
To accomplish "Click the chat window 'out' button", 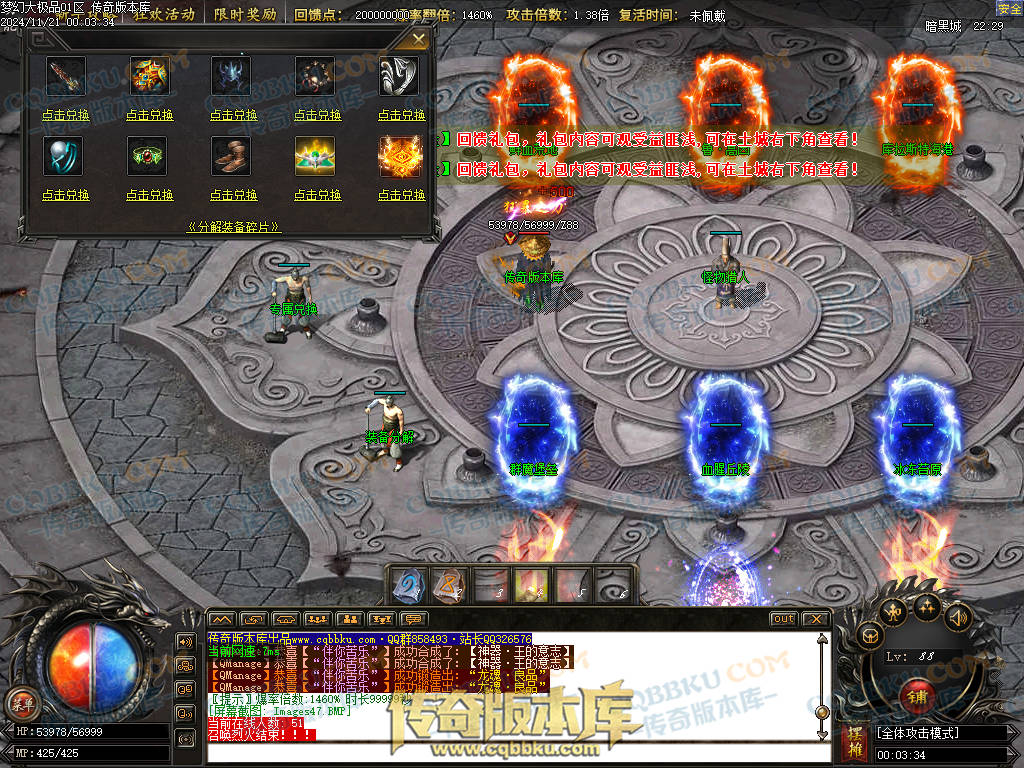I will [783, 619].
